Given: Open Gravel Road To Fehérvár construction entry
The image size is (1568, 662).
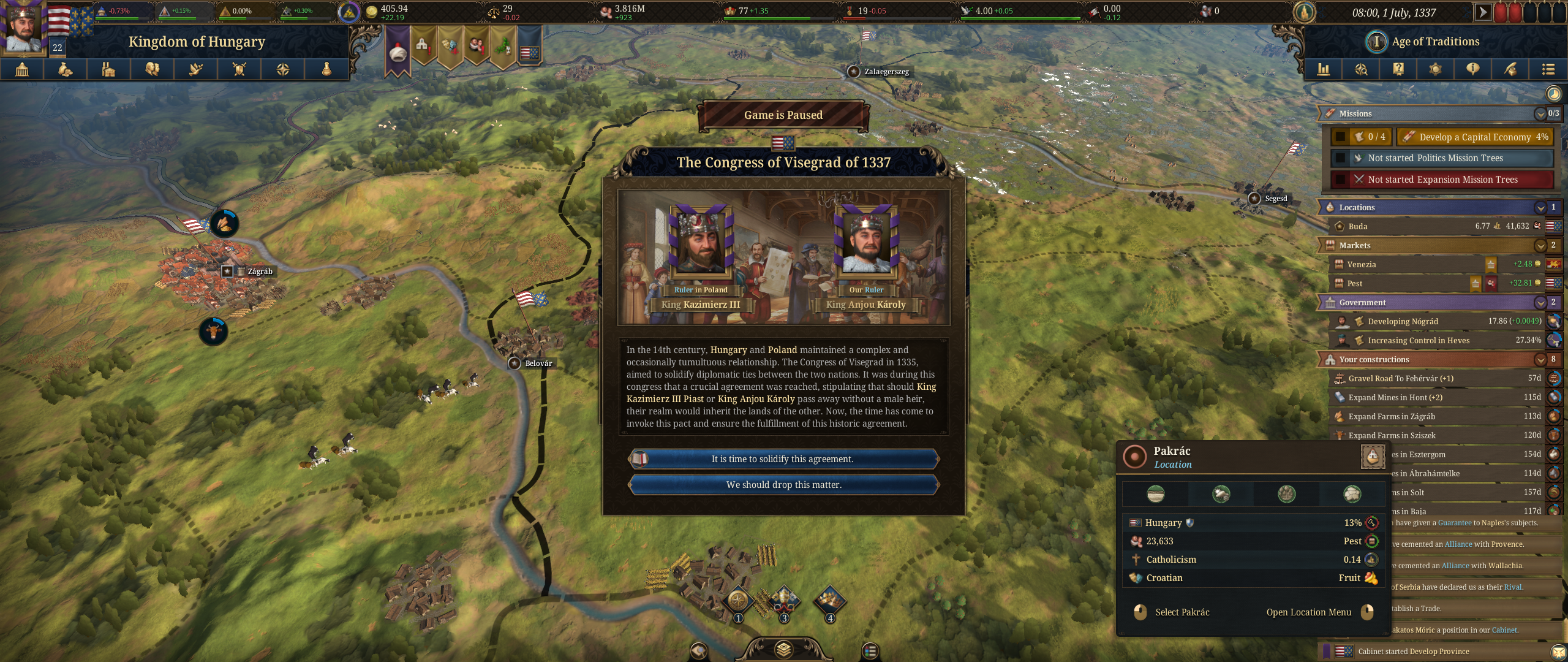Looking at the screenshot, I should tap(1400, 378).
